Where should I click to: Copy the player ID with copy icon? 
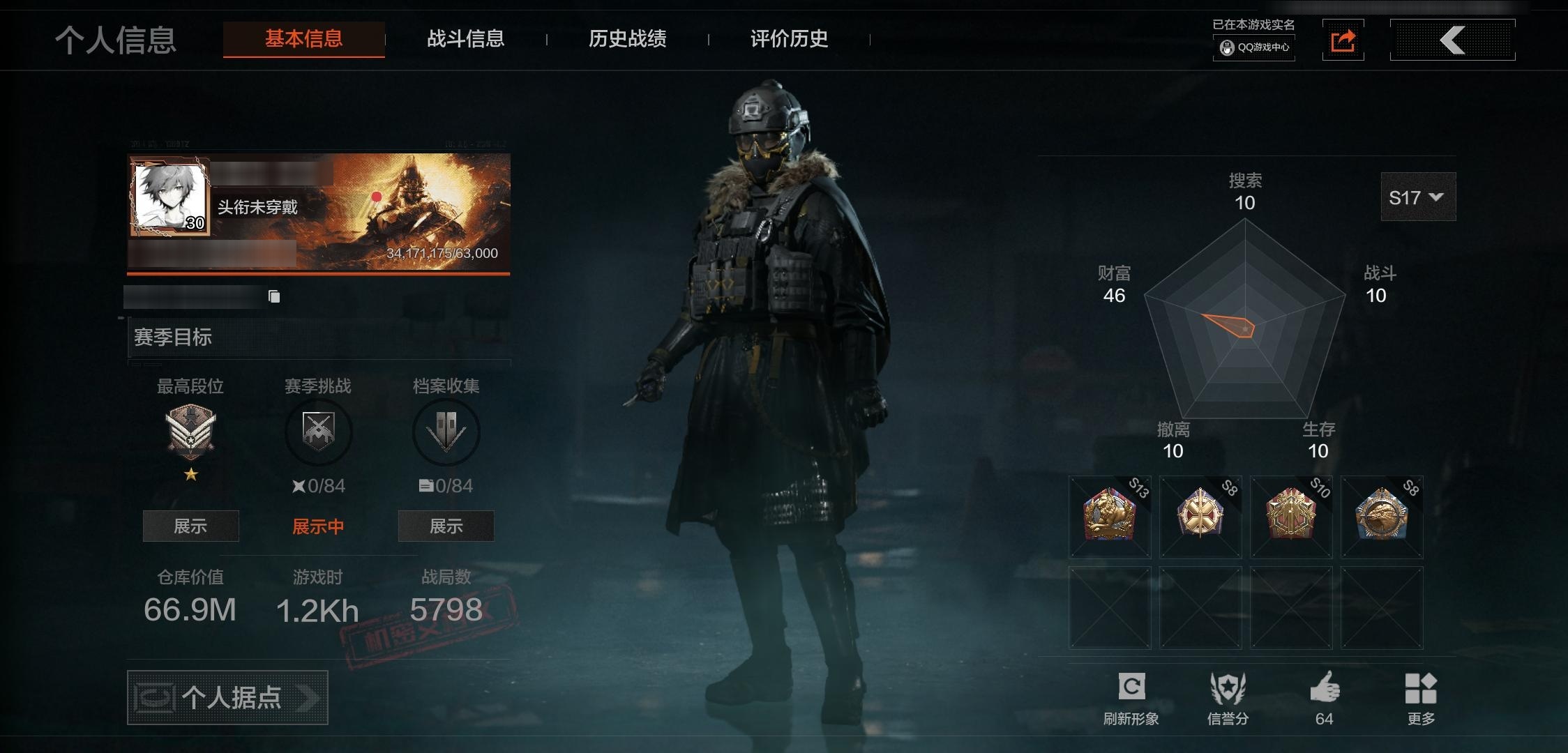[274, 297]
